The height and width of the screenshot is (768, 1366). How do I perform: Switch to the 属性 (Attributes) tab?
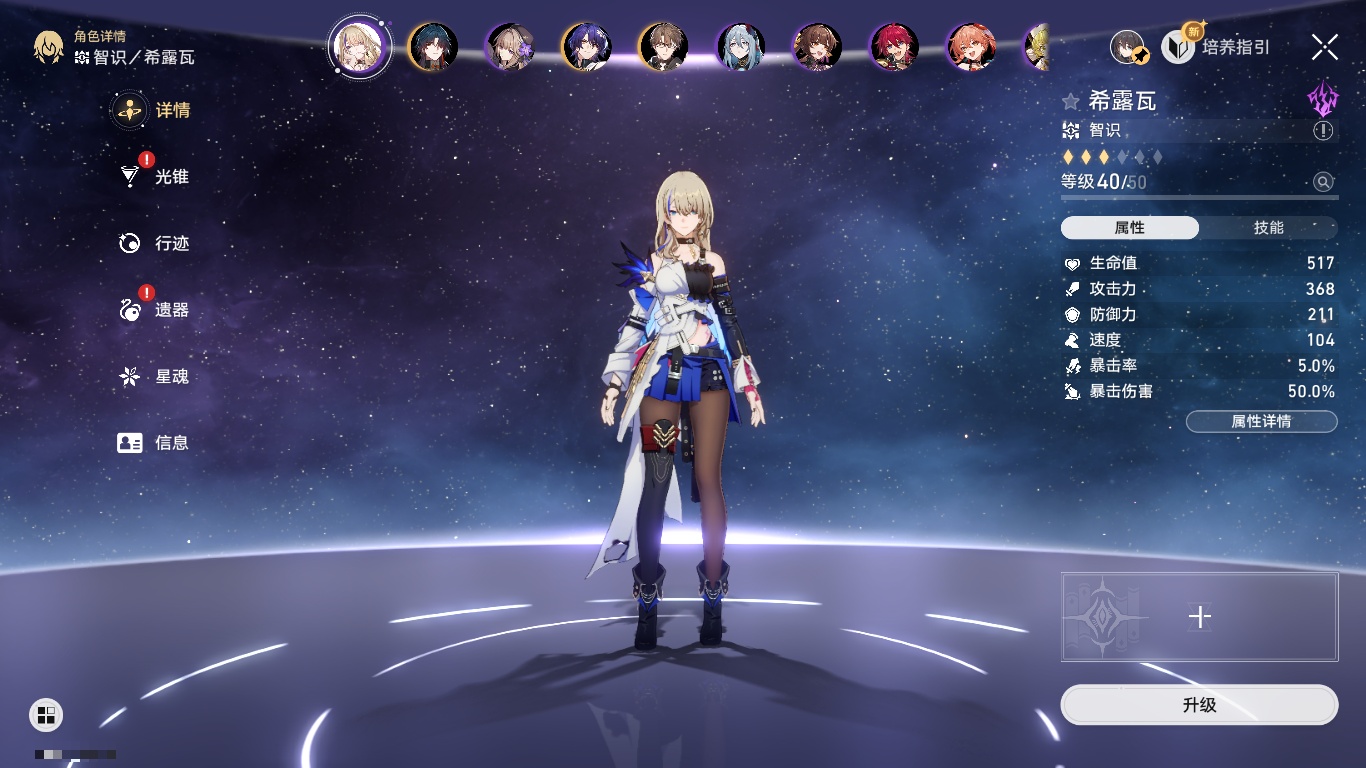[1130, 228]
